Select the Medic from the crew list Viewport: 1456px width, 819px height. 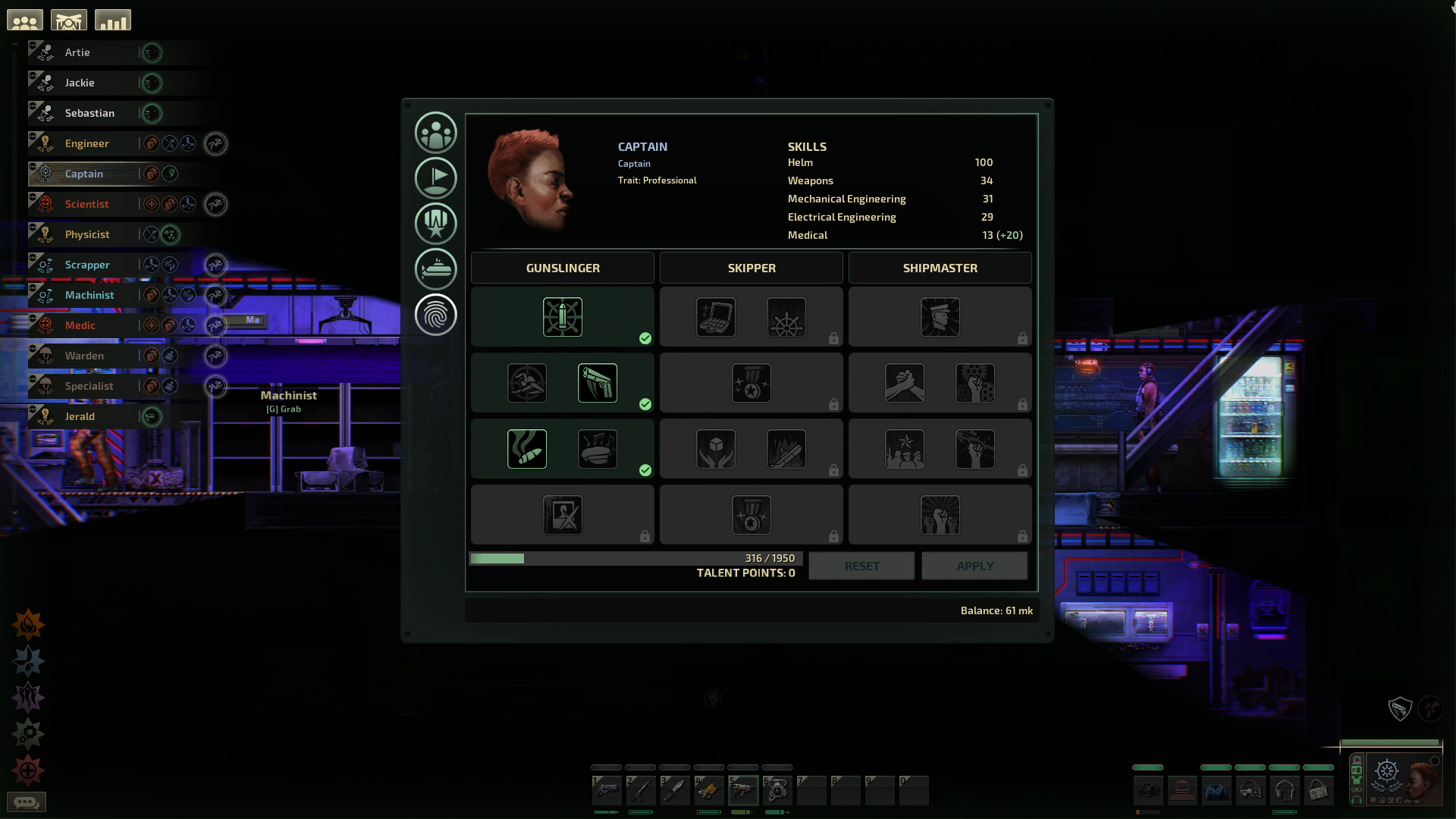tap(80, 325)
